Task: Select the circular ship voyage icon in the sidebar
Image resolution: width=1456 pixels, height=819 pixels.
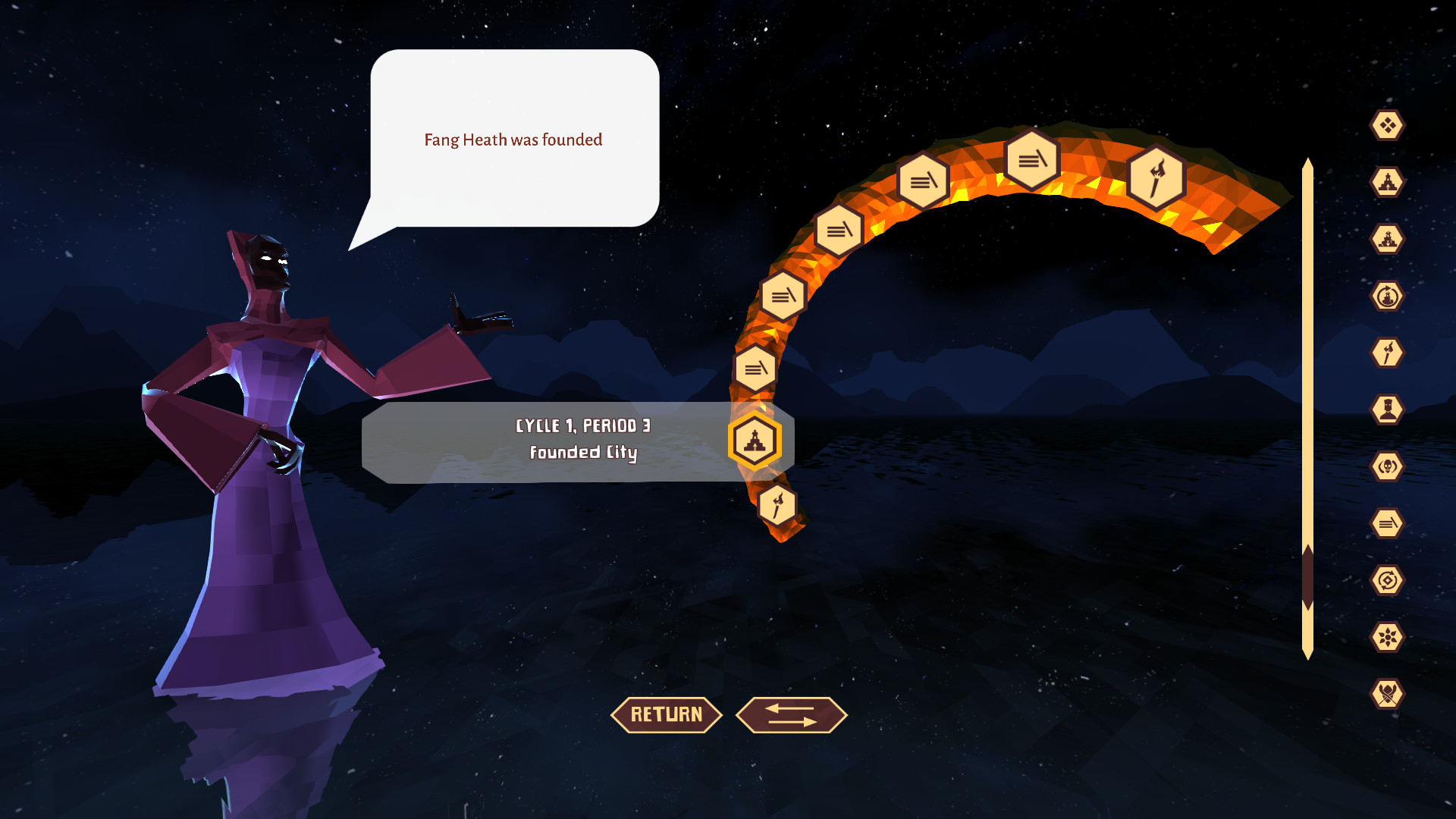Action: pyautogui.click(x=1387, y=296)
